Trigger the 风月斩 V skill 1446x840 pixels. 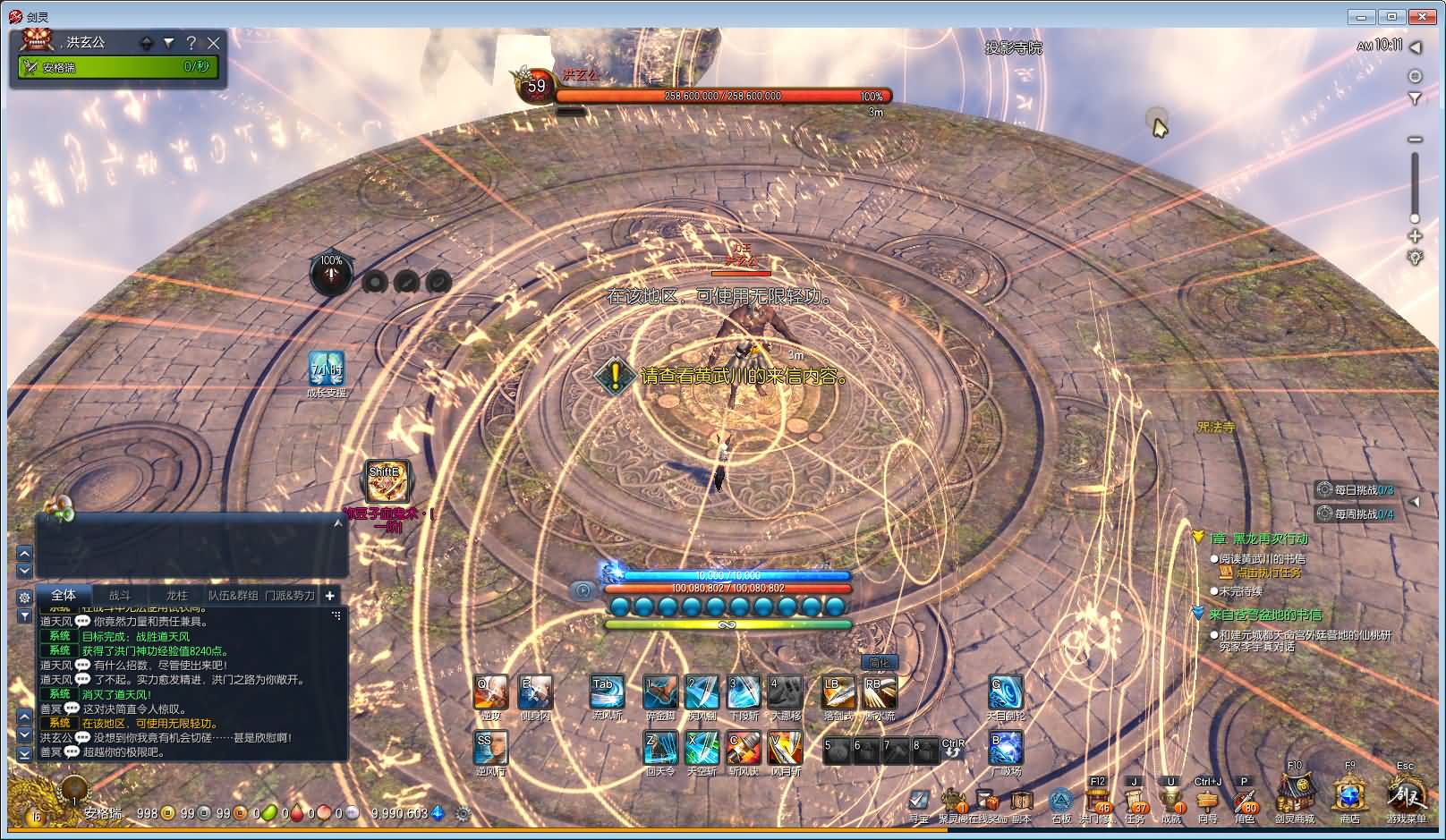(x=785, y=748)
